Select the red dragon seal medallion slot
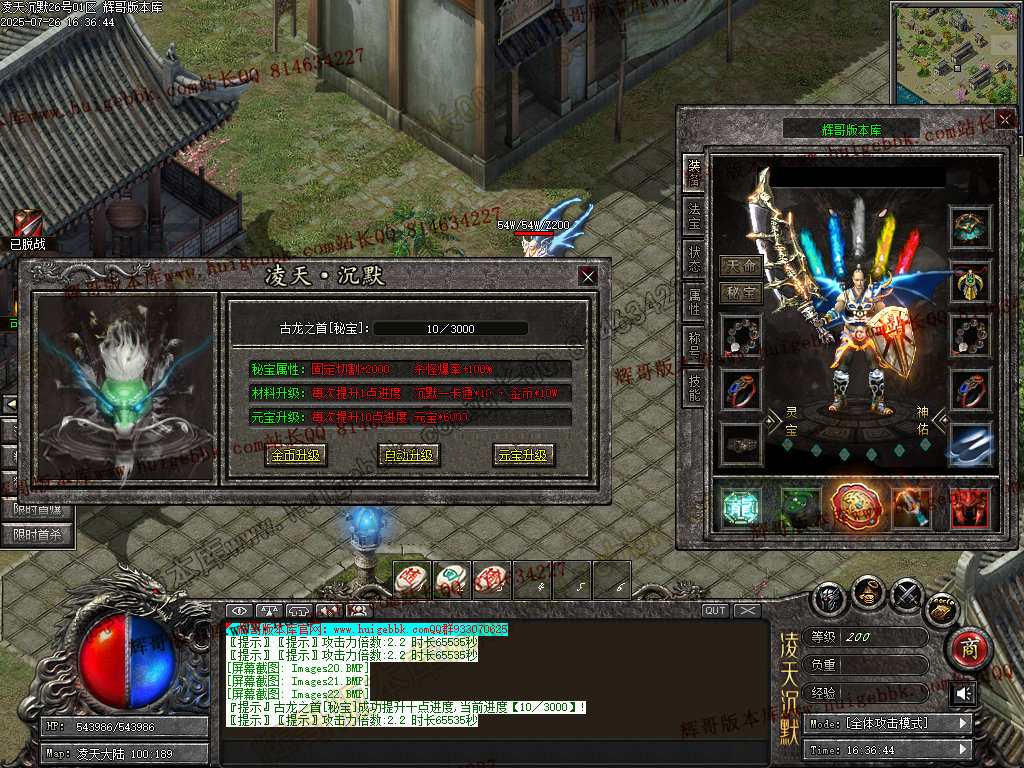 point(855,507)
